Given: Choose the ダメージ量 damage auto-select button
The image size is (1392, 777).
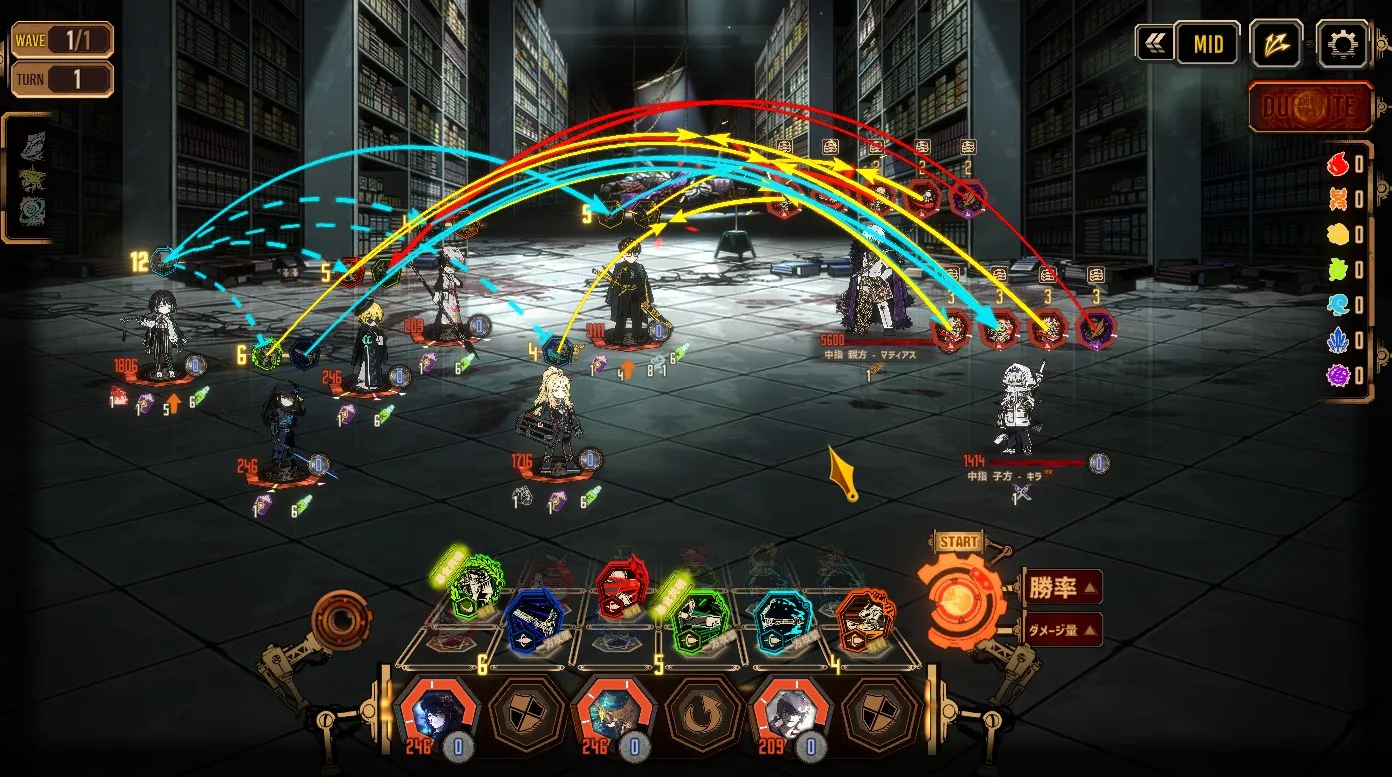Looking at the screenshot, I should tap(1062, 630).
